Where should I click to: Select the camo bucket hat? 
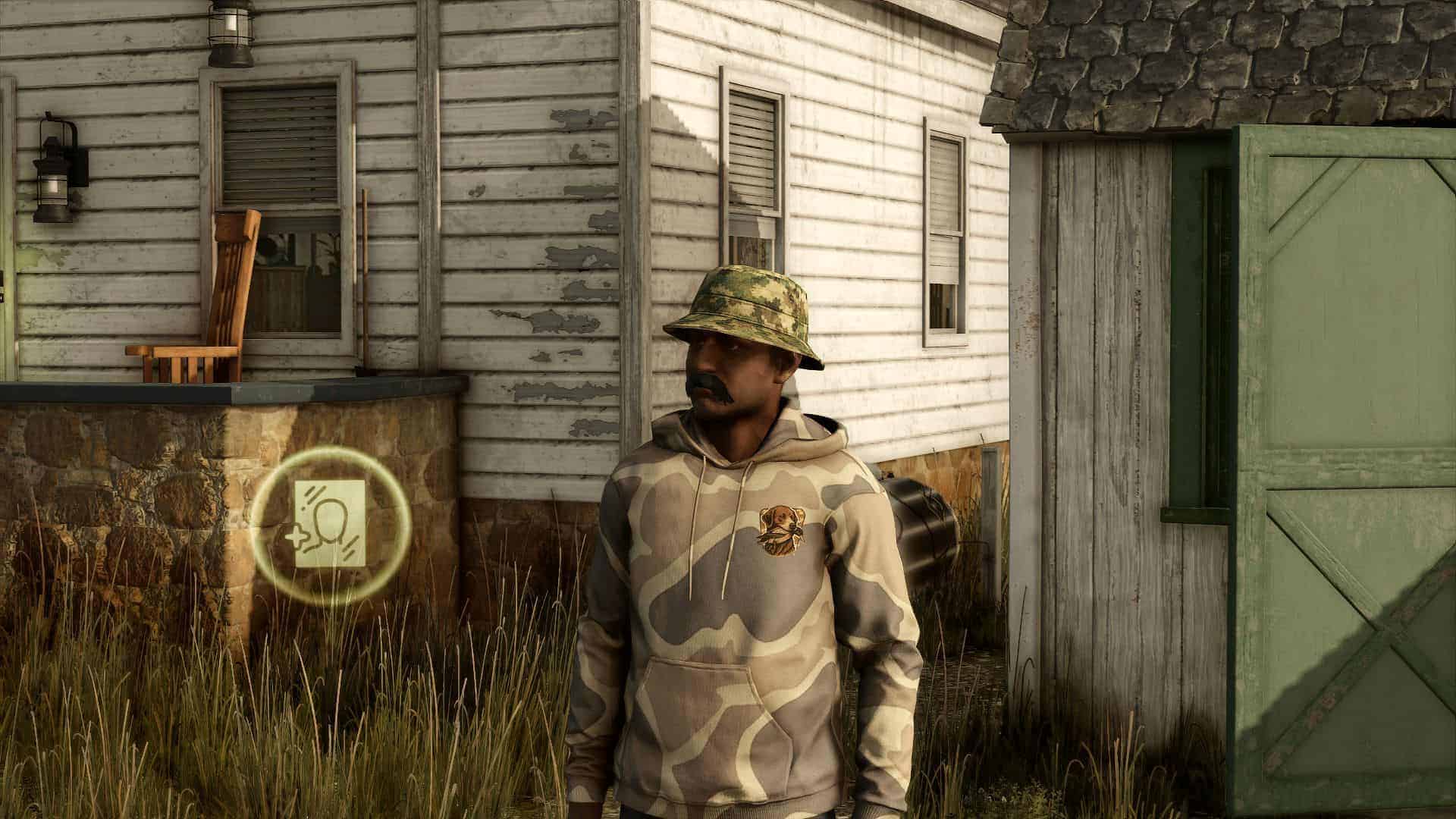point(747,311)
